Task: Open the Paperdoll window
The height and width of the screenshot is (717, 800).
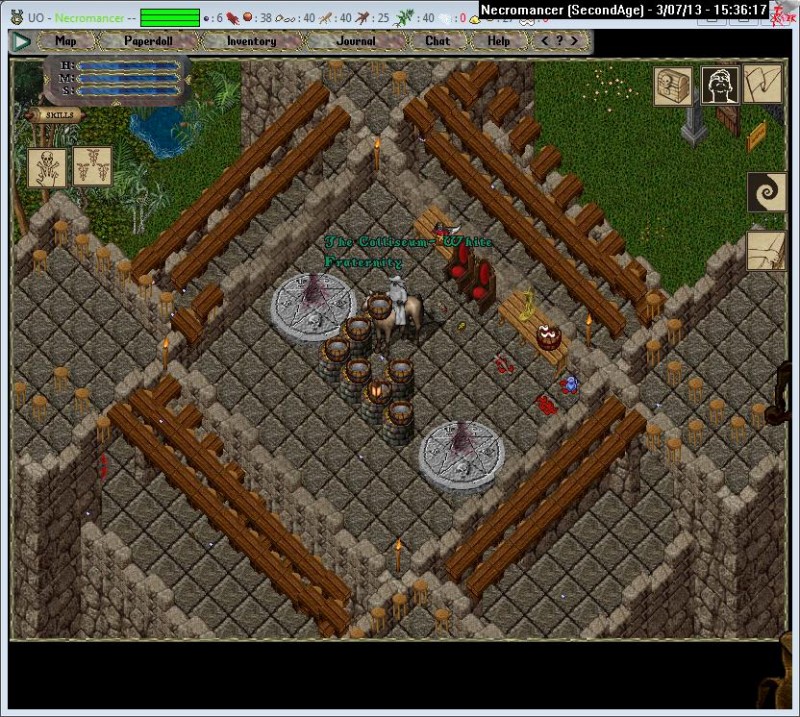Action: coord(148,41)
